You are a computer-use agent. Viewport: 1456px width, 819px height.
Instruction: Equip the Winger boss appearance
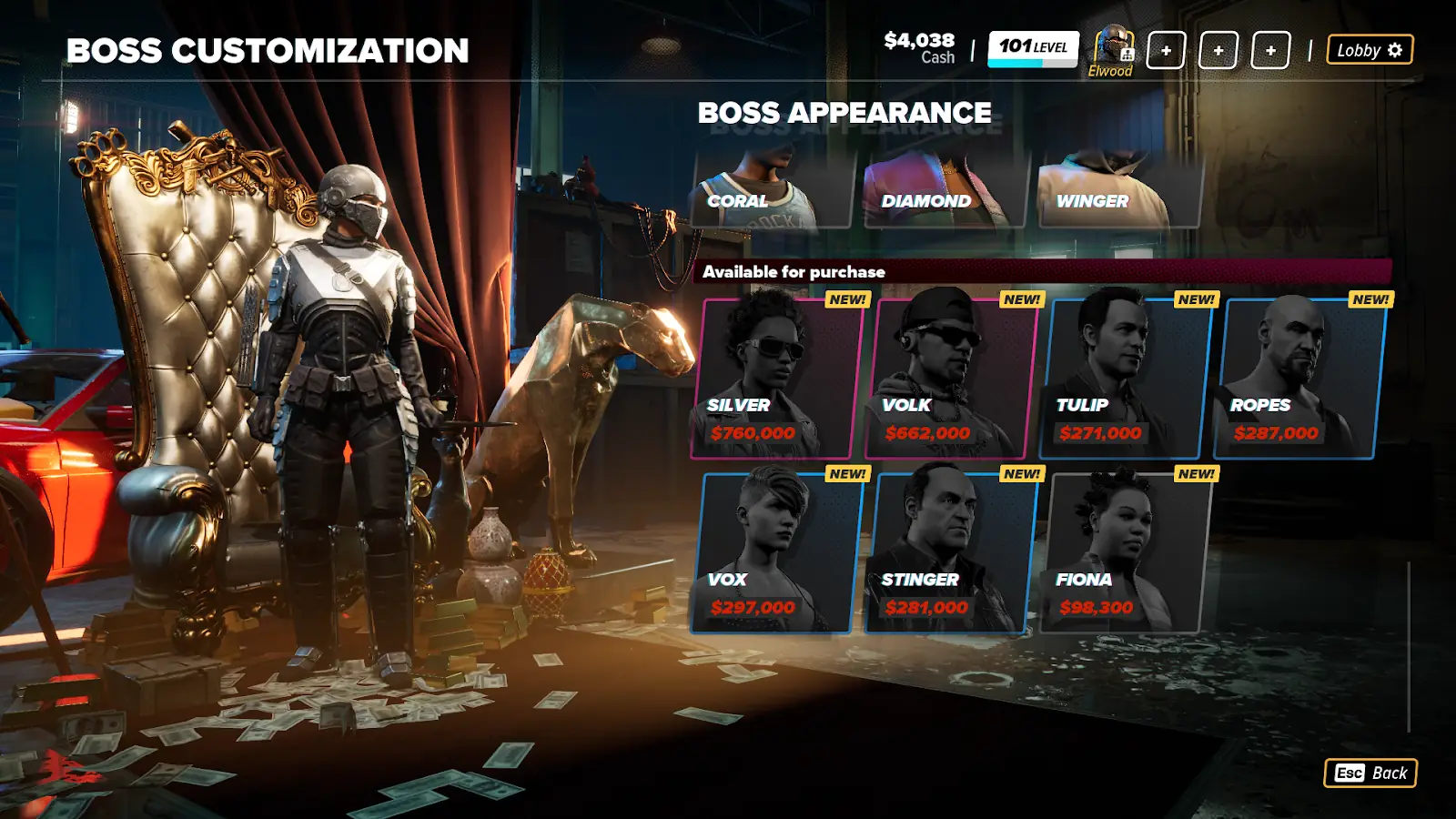point(1119,191)
